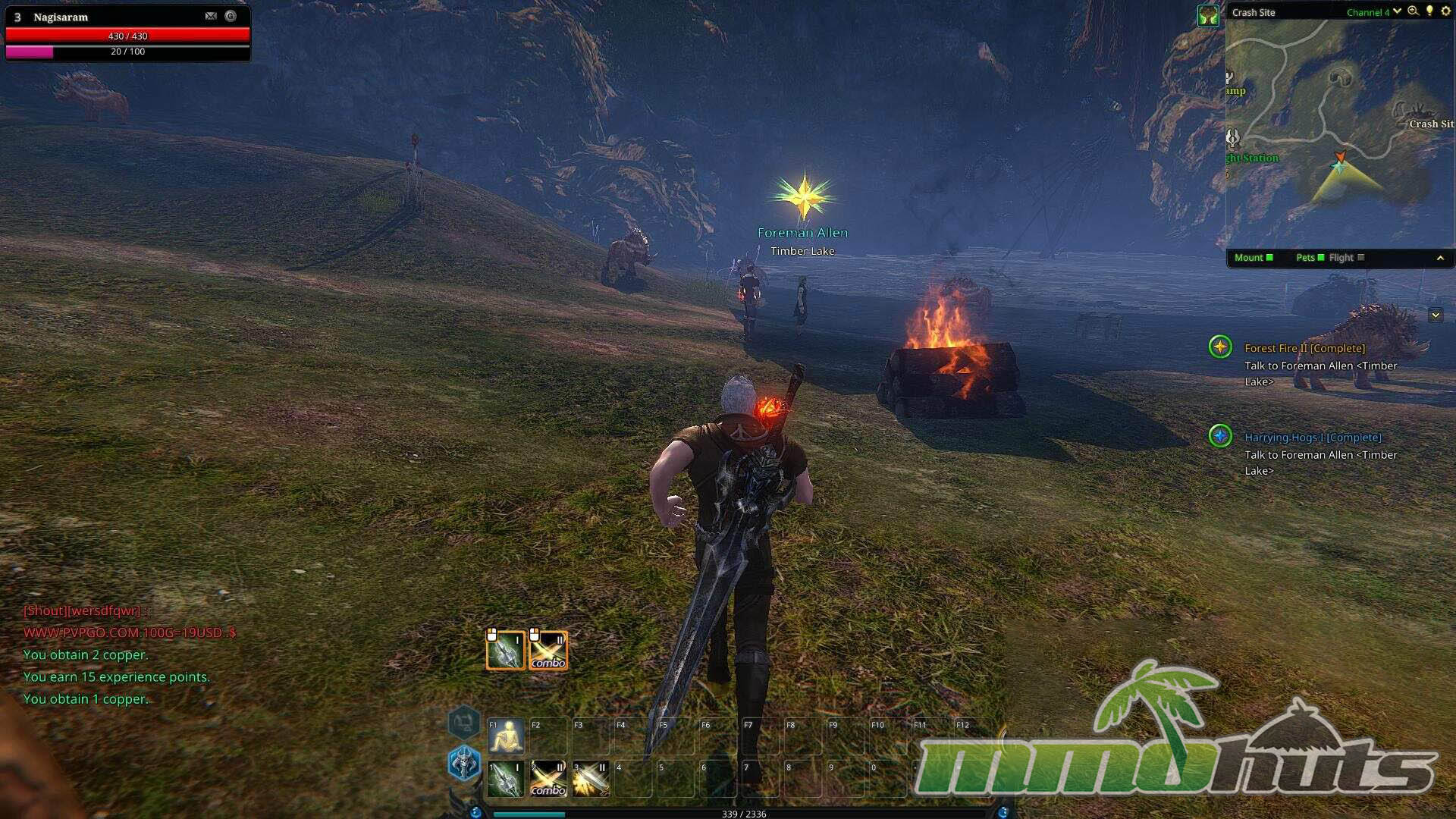Click the skull helmet hexagon icon
The image size is (1456, 819).
(x=464, y=763)
